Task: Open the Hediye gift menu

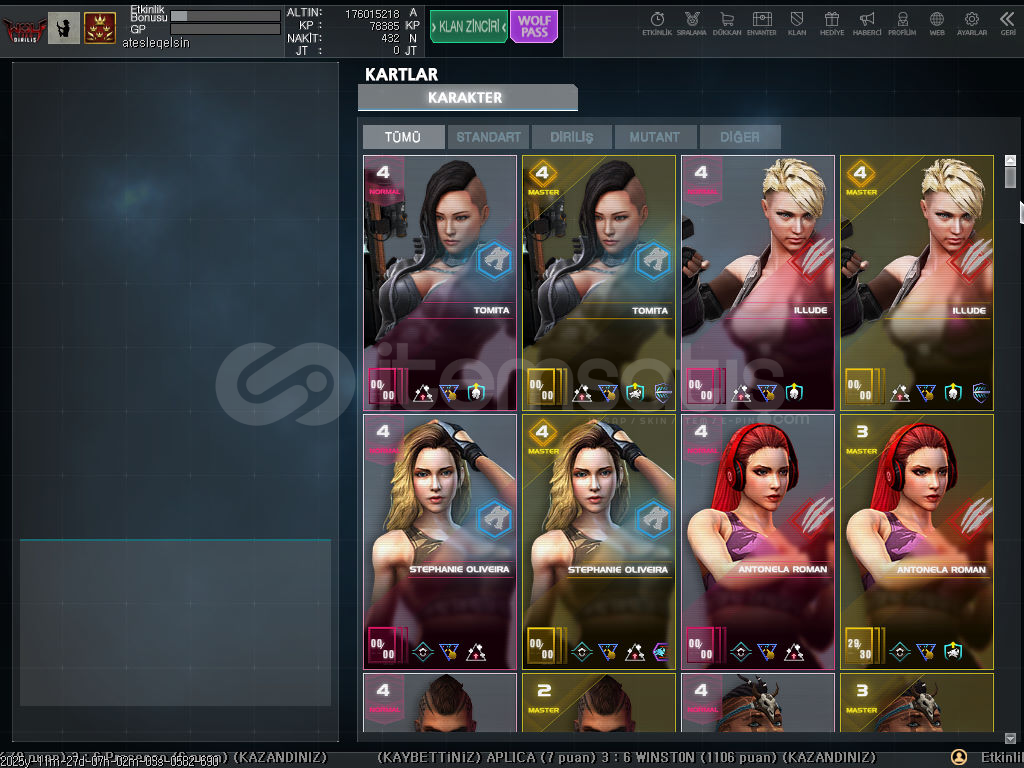Action: click(x=831, y=24)
